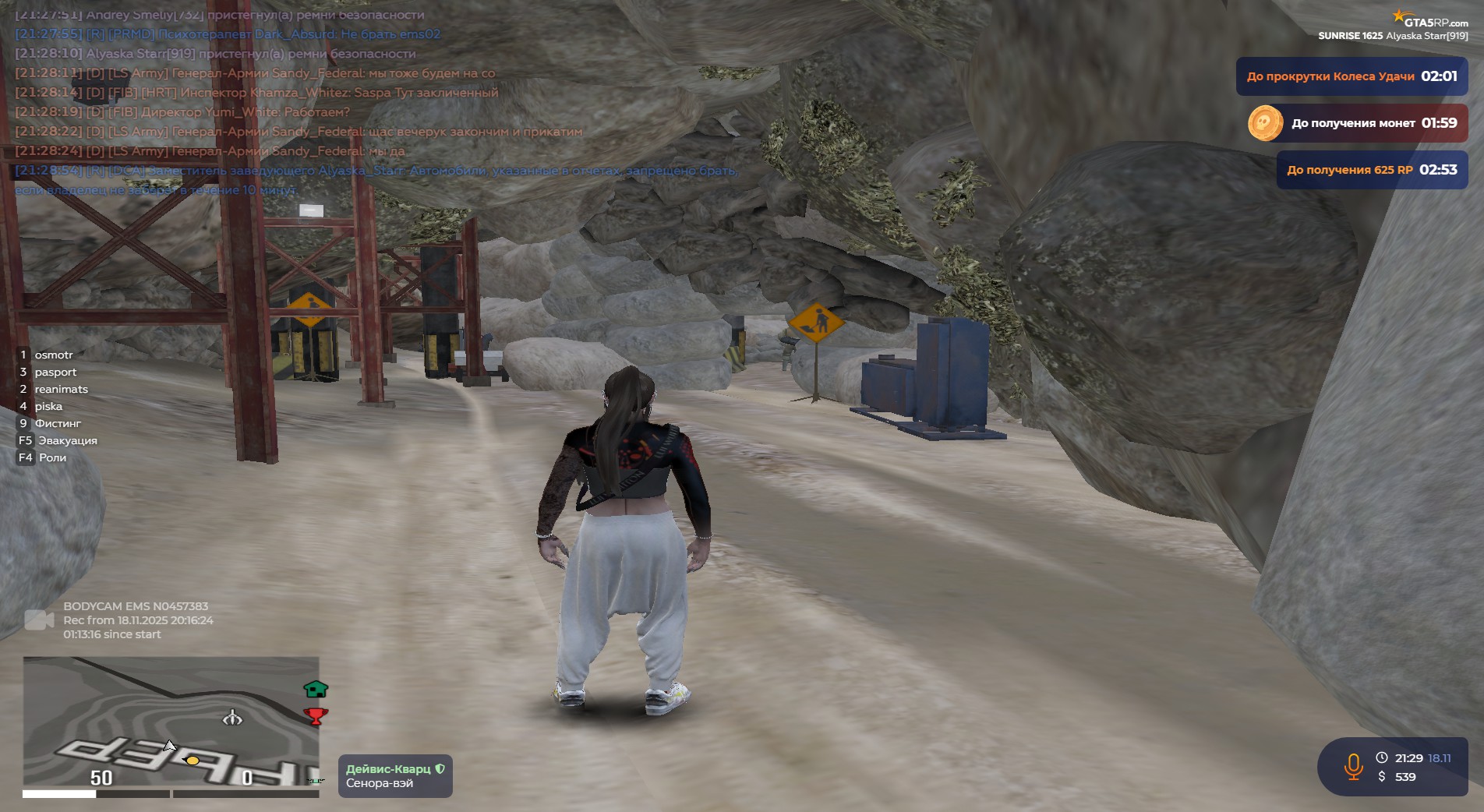Open the Роли shortcut entry

(x=51, y=457)
